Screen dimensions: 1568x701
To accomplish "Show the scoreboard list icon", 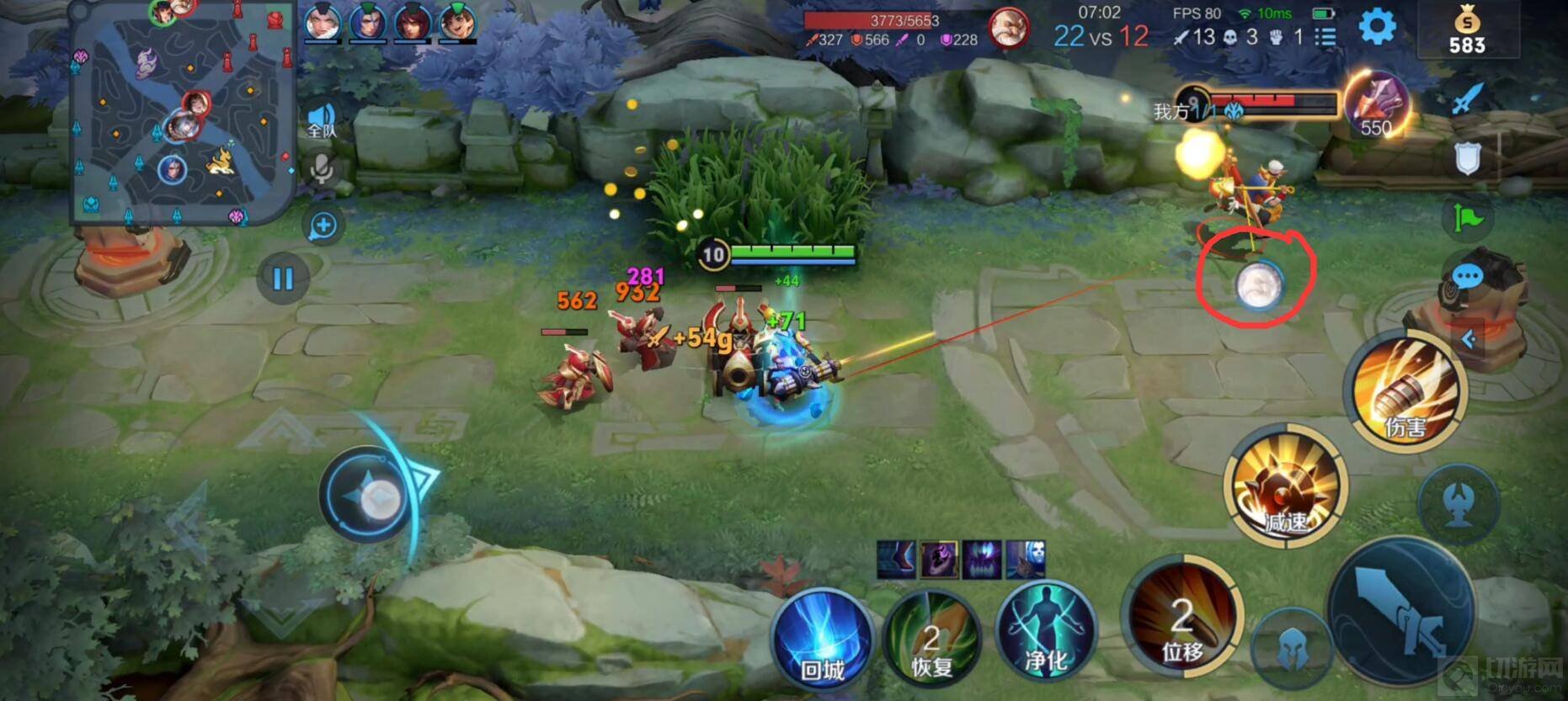I will point(1325,37).
